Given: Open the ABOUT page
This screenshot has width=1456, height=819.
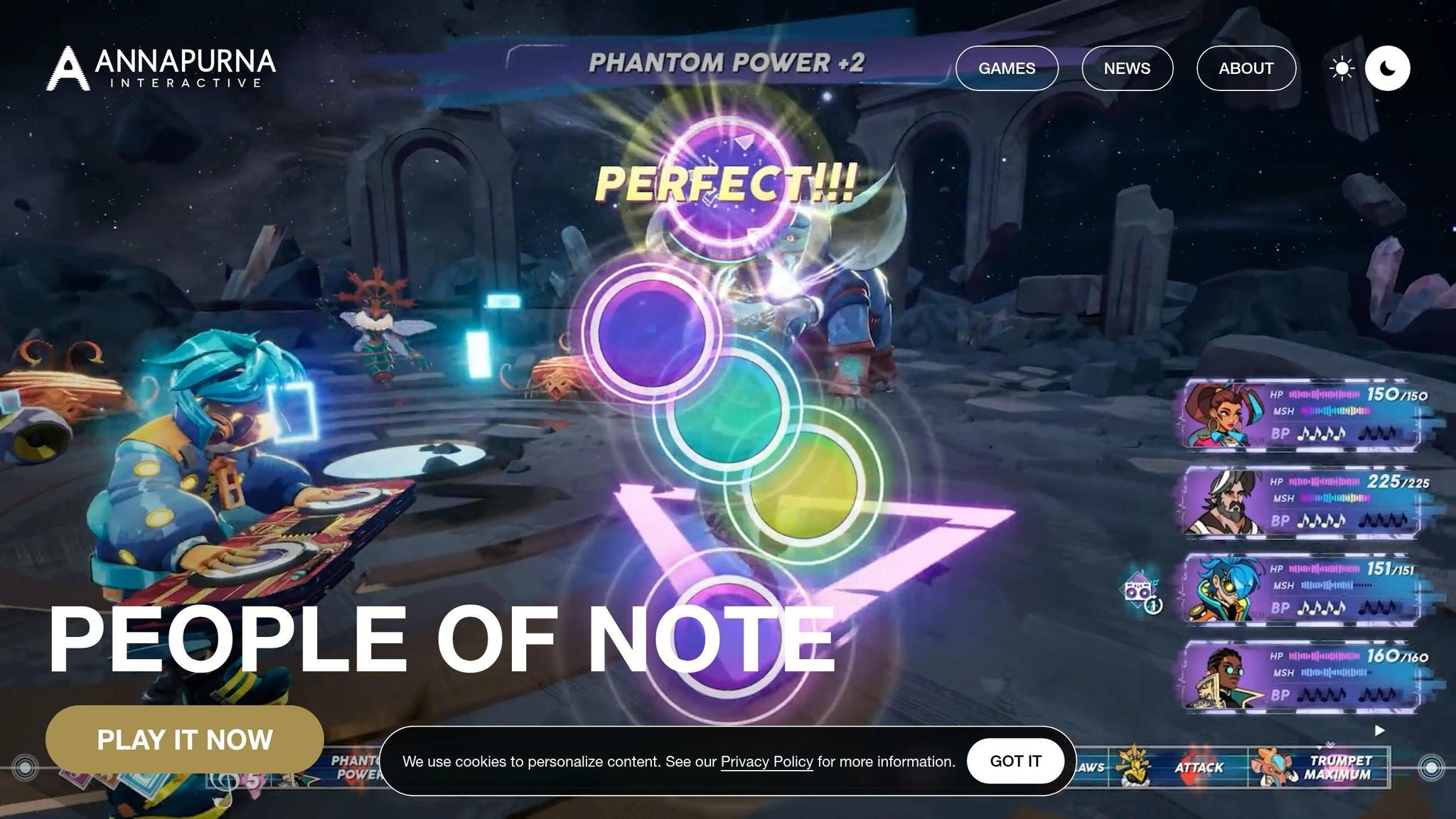Looking at the screenshot, I should click(1246, 68).
